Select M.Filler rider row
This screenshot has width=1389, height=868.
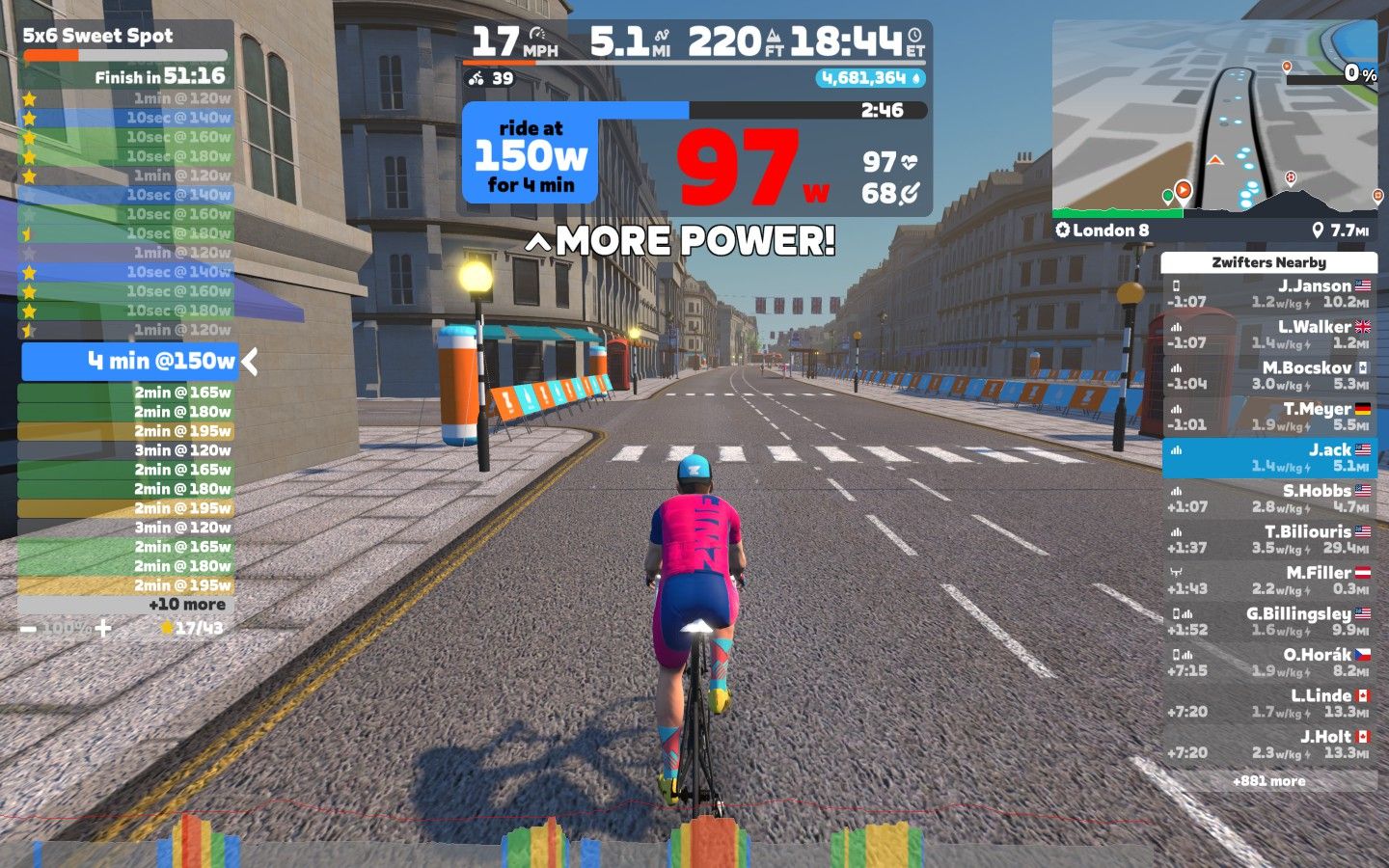(1268, 581)
